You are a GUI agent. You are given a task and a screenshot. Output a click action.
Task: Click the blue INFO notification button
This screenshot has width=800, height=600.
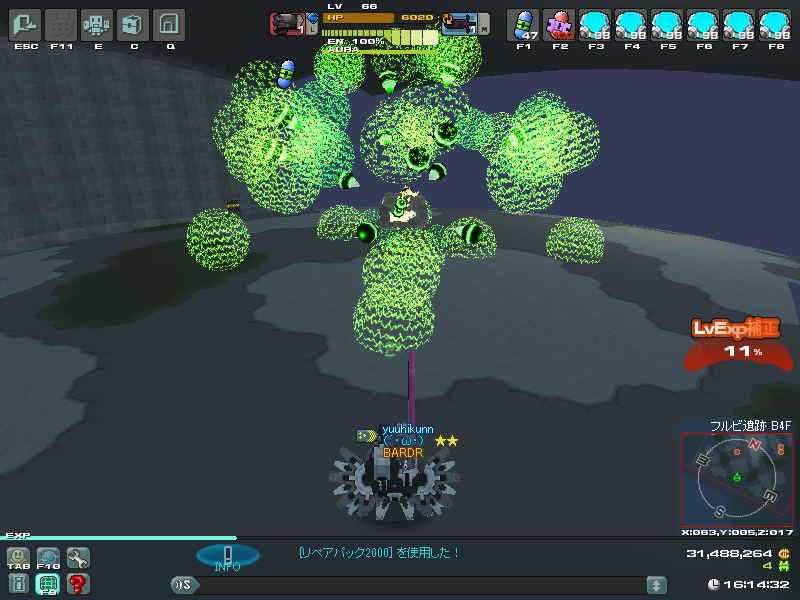pos(227,557)
